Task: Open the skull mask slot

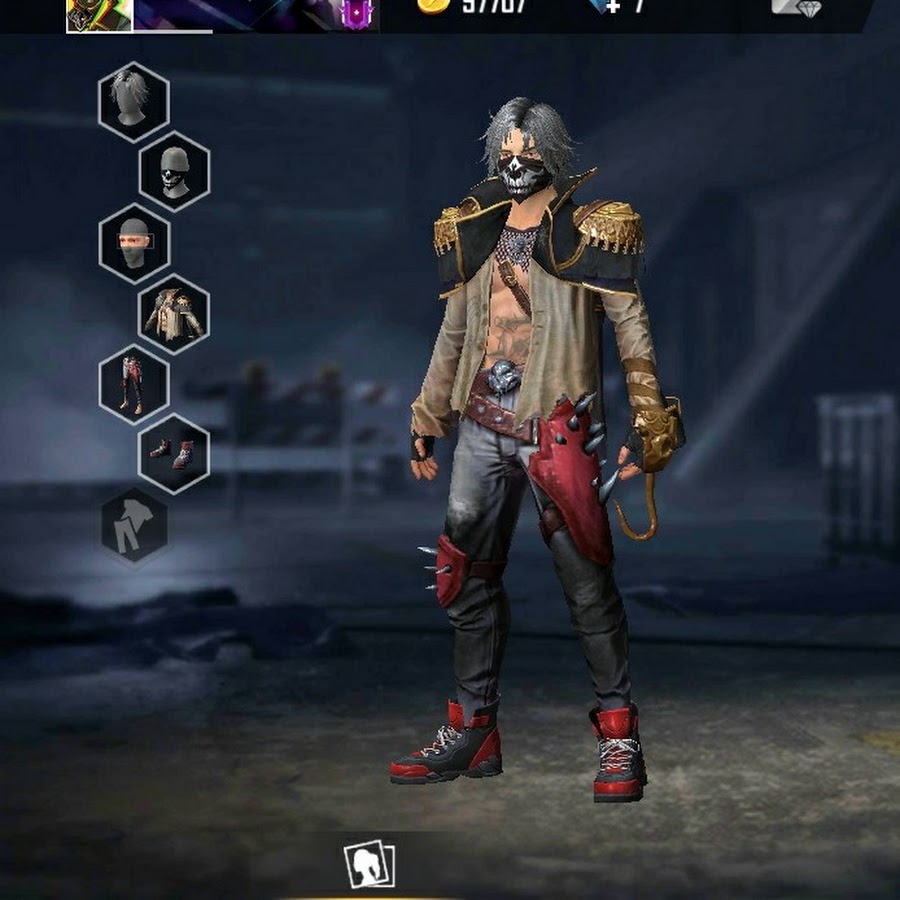Action: pyautogui.click(x=174, y=171)
